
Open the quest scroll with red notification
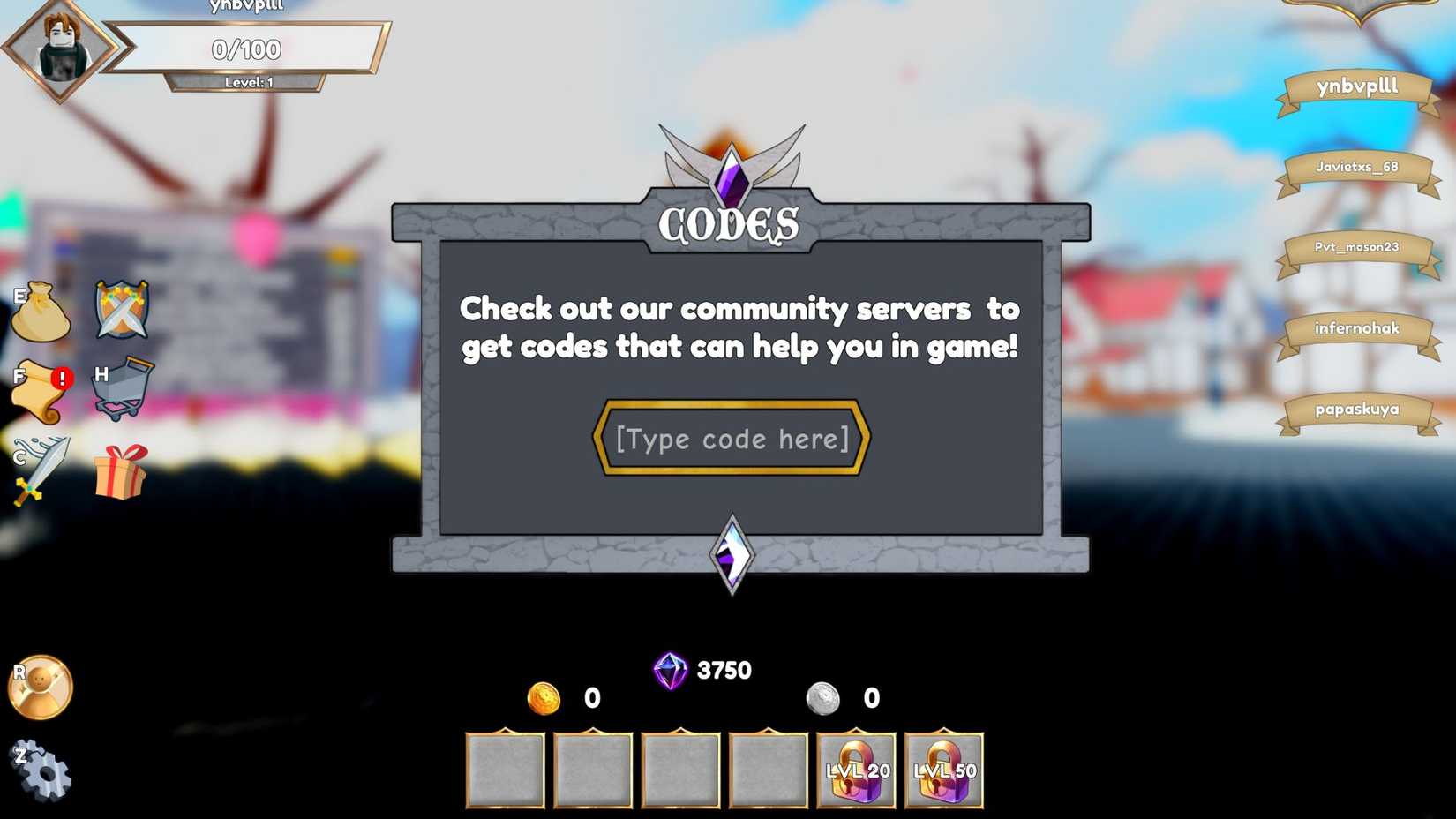(40, 391)
